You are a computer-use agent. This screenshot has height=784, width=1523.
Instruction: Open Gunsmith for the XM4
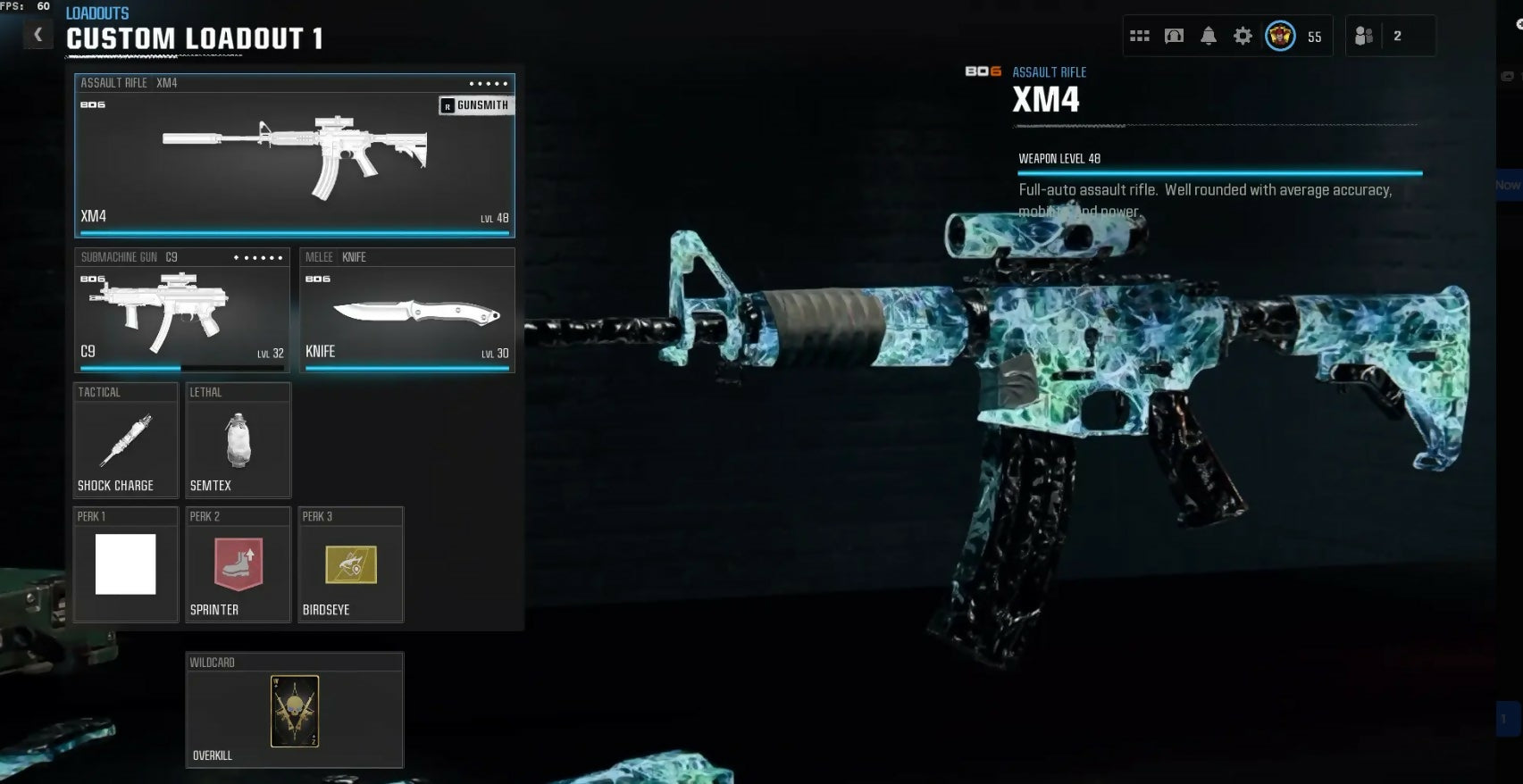coord(476,105)
